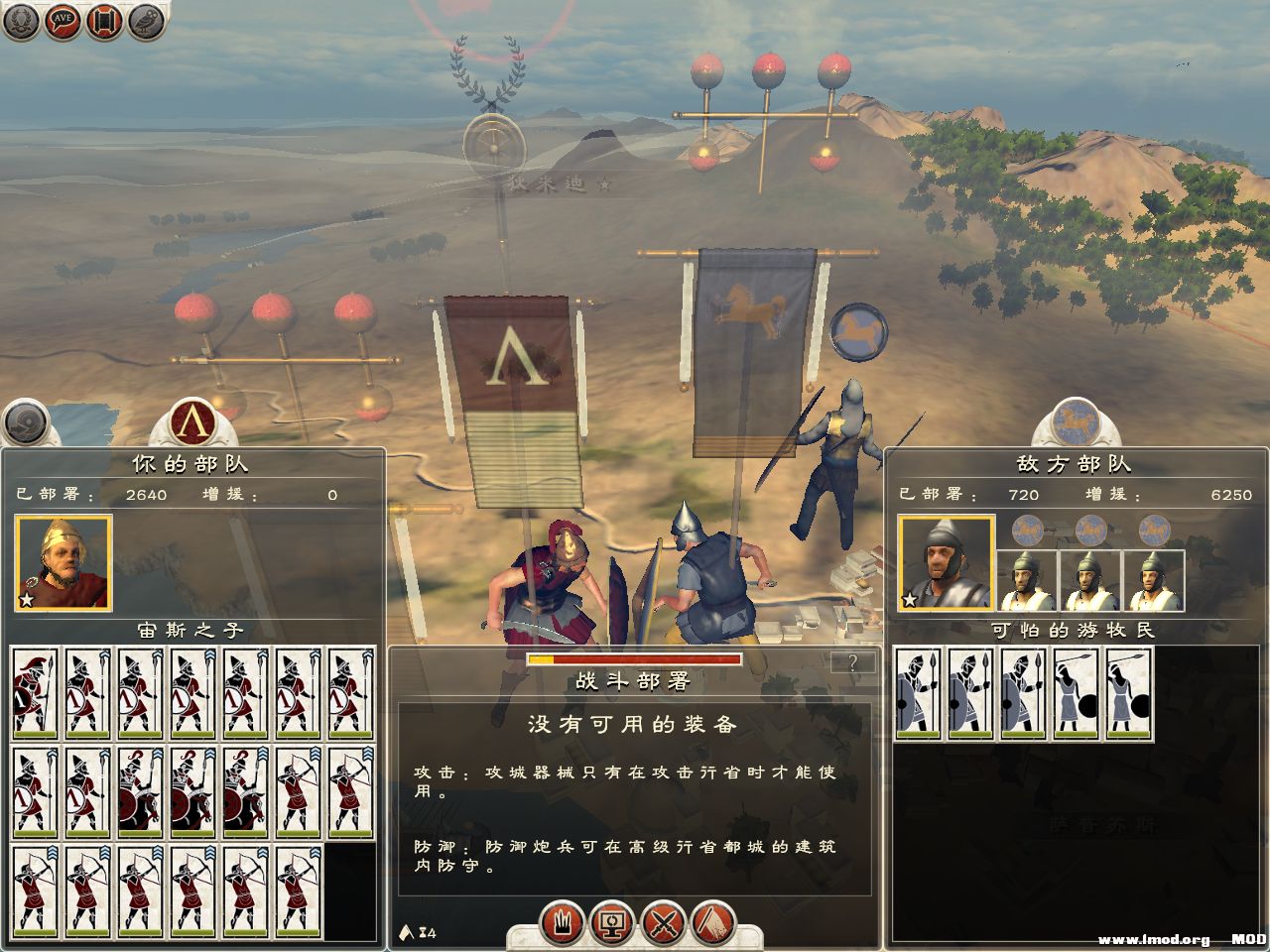
Task: Select the first hoplite unit card in your army
Action: 35,693
